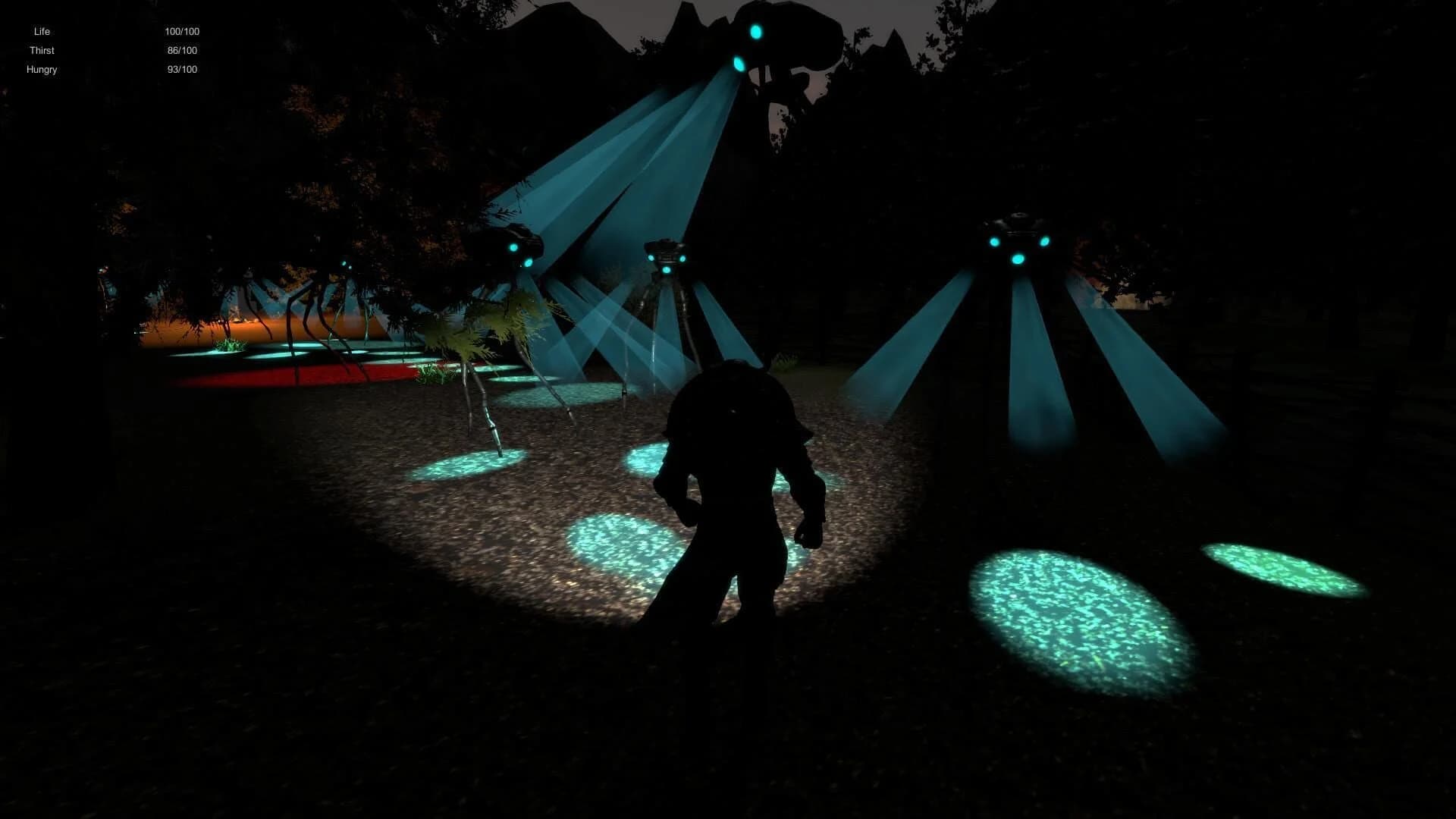Click the small tripod in the middle distance
1456x819 pixels.
point(667,254)
